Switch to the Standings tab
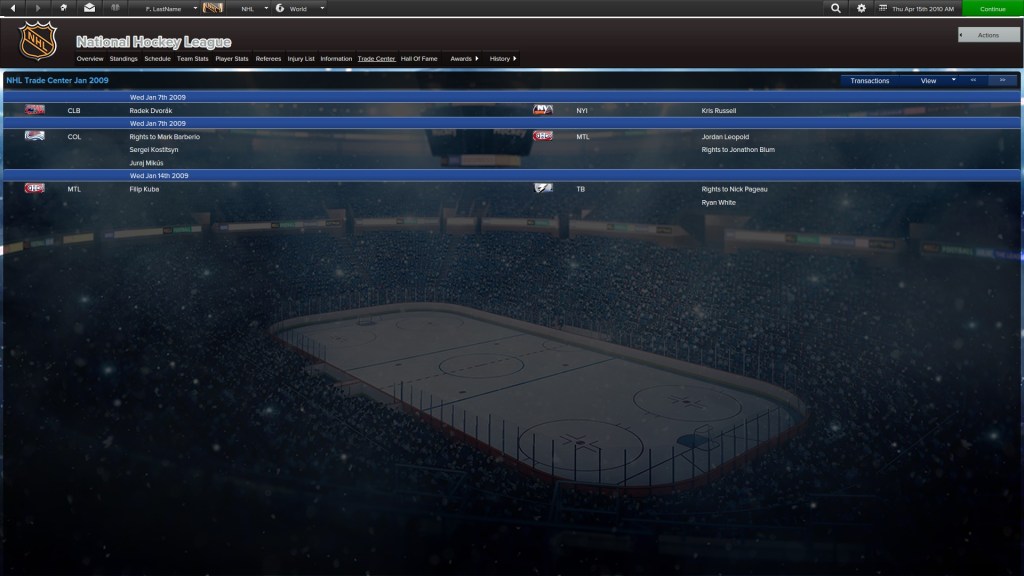The image size is (1024, 576). click(124, 59)
